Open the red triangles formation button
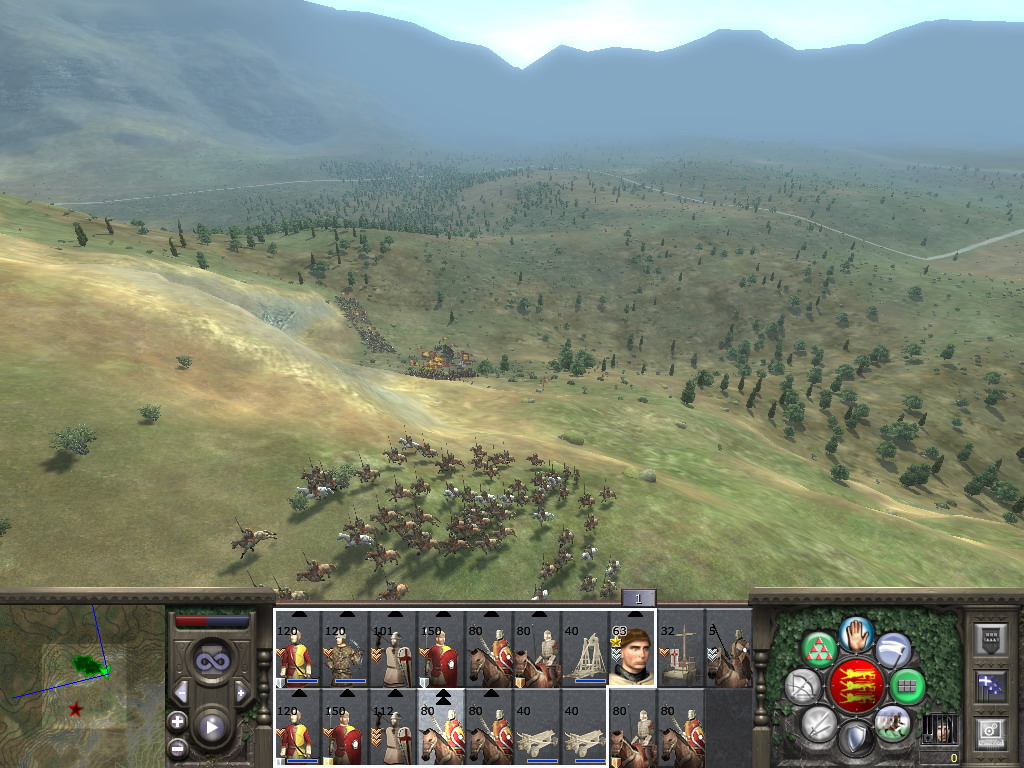Screen dimensions: 1024x768 pos(820,650)
